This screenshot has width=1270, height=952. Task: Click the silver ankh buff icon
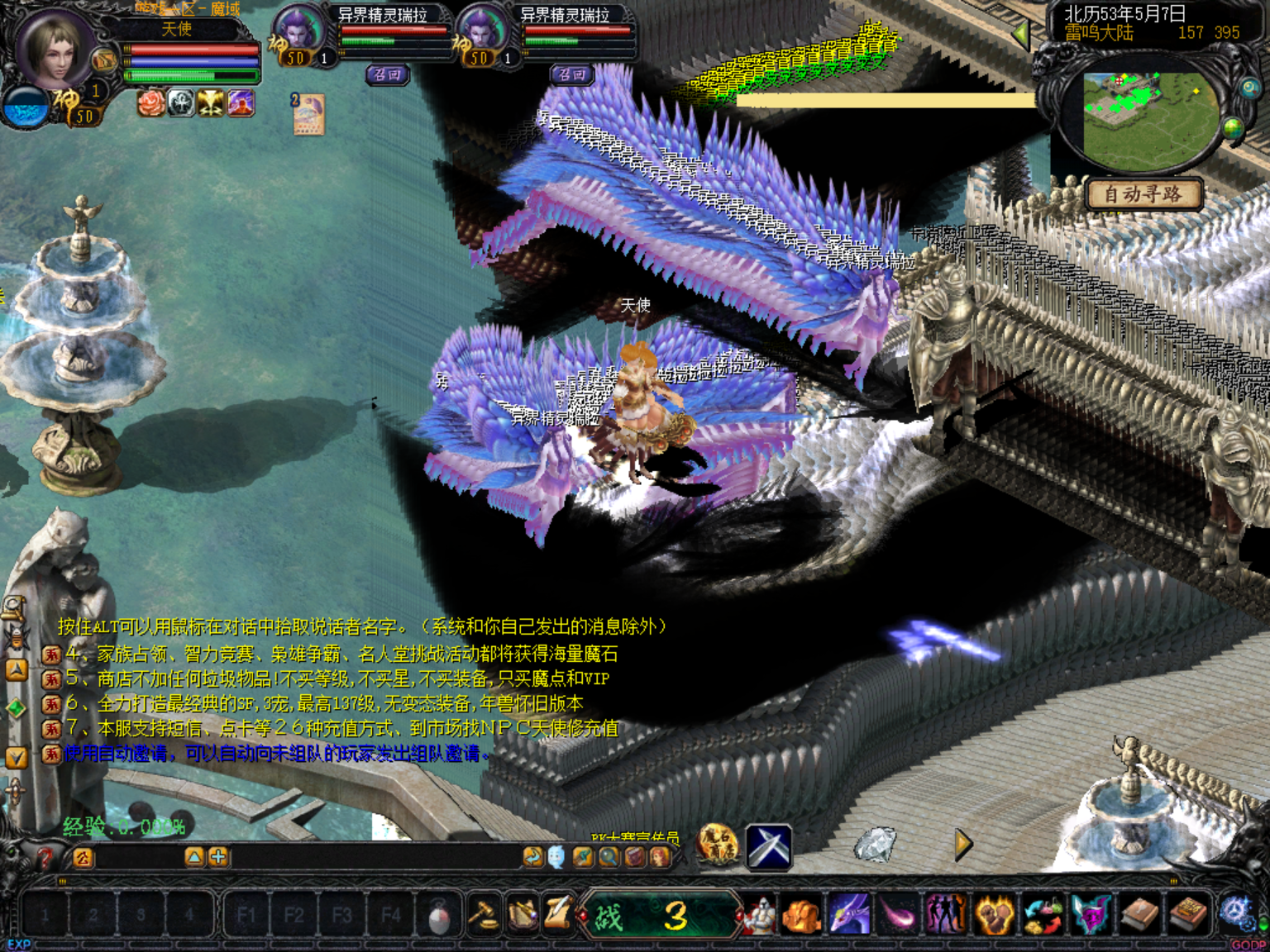181,103
